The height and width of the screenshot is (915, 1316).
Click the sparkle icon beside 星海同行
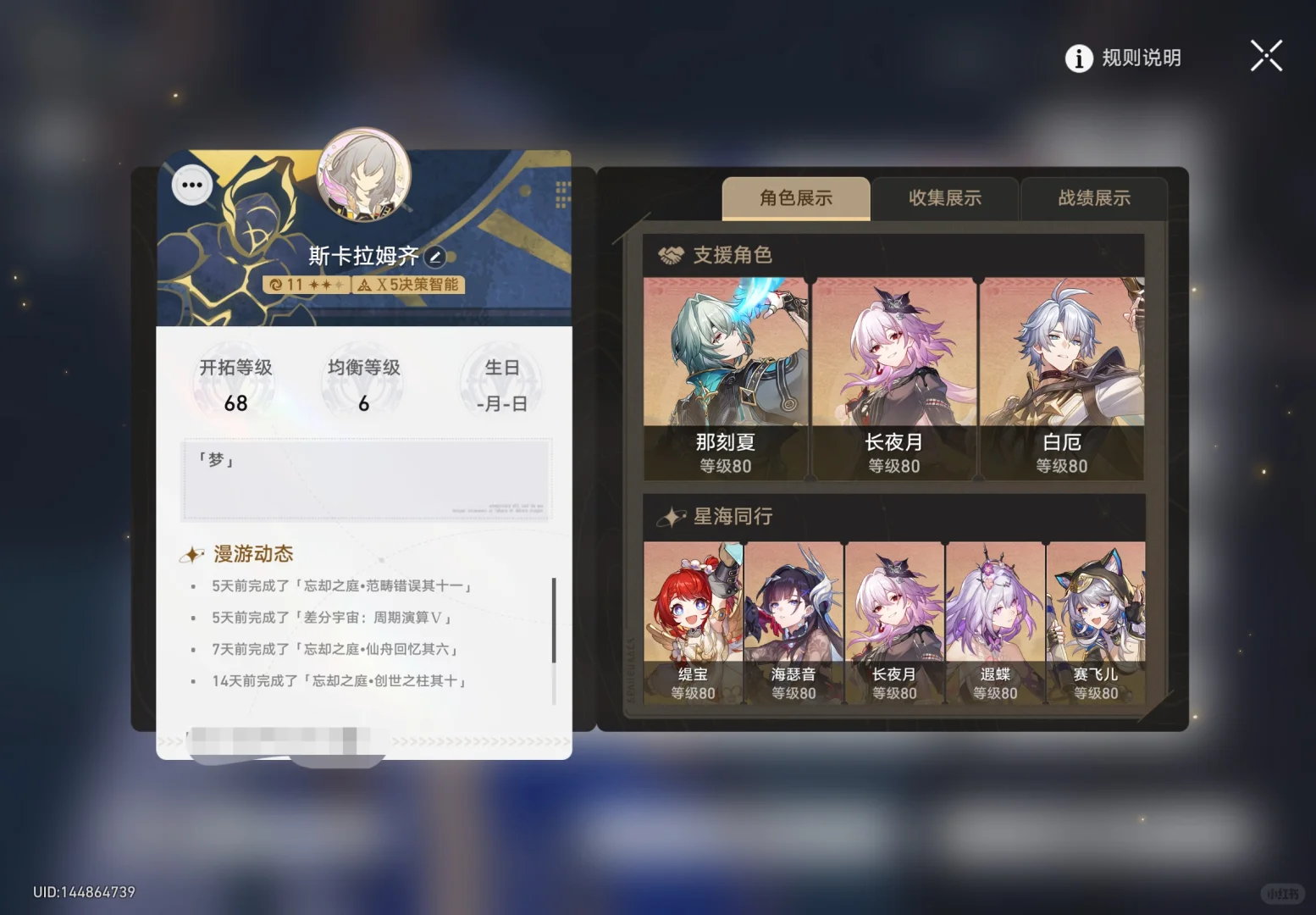pos(672,515)
